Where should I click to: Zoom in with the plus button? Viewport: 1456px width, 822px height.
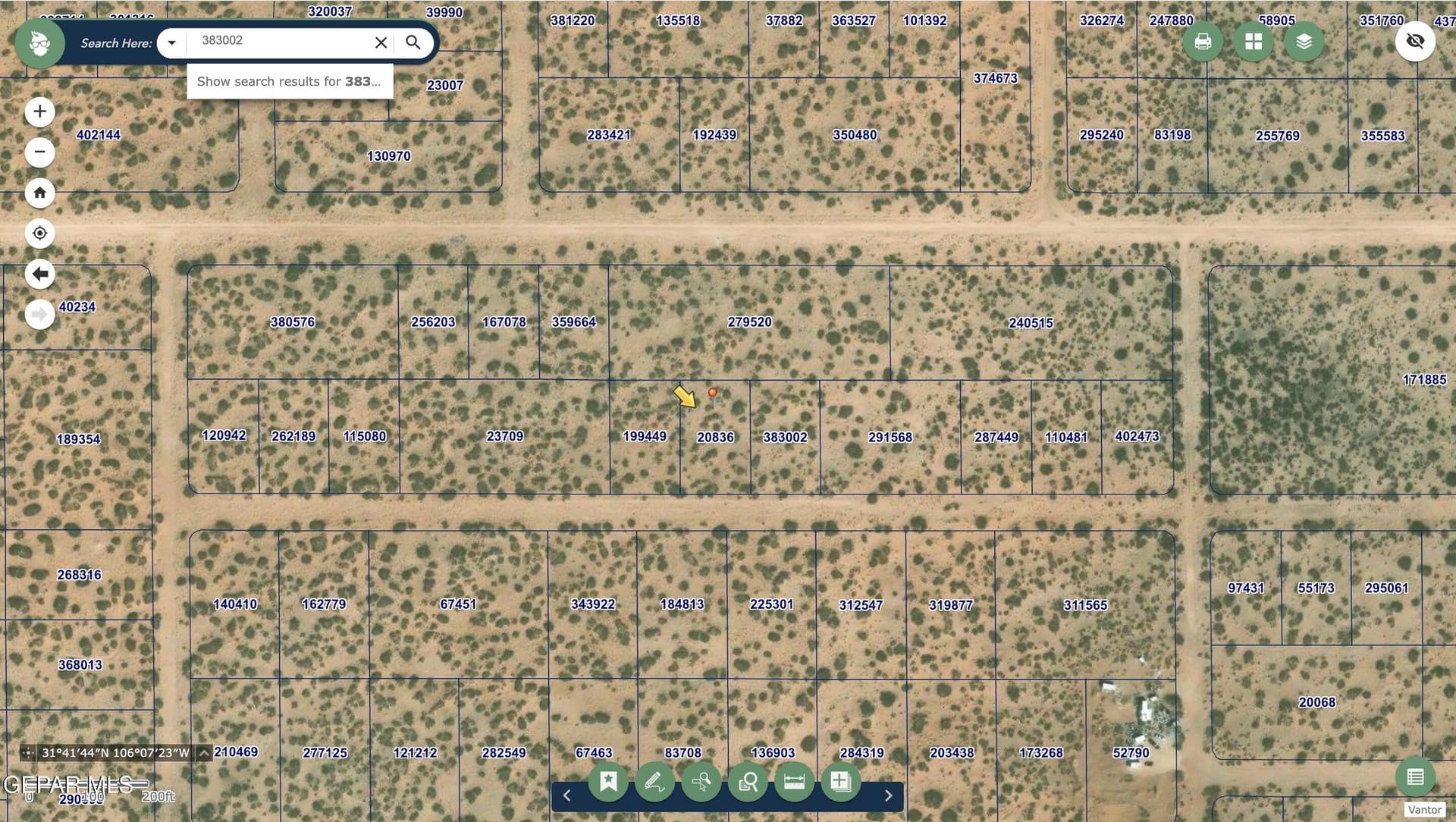[x=39, y=112]
